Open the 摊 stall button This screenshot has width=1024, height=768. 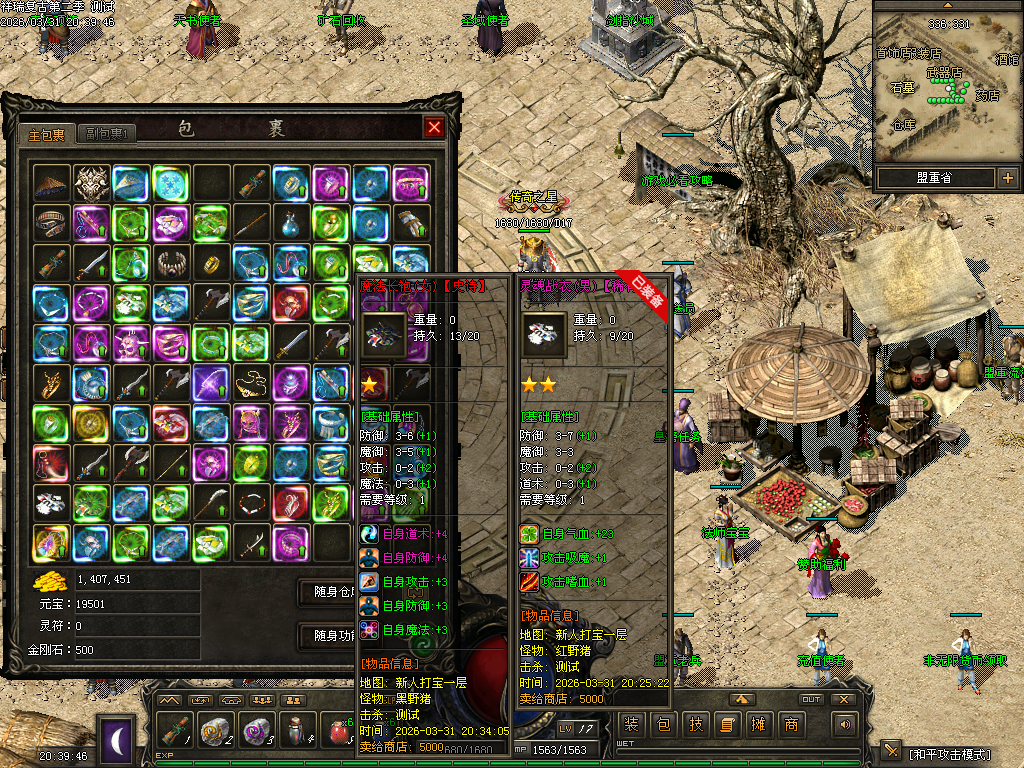[759, 725]
